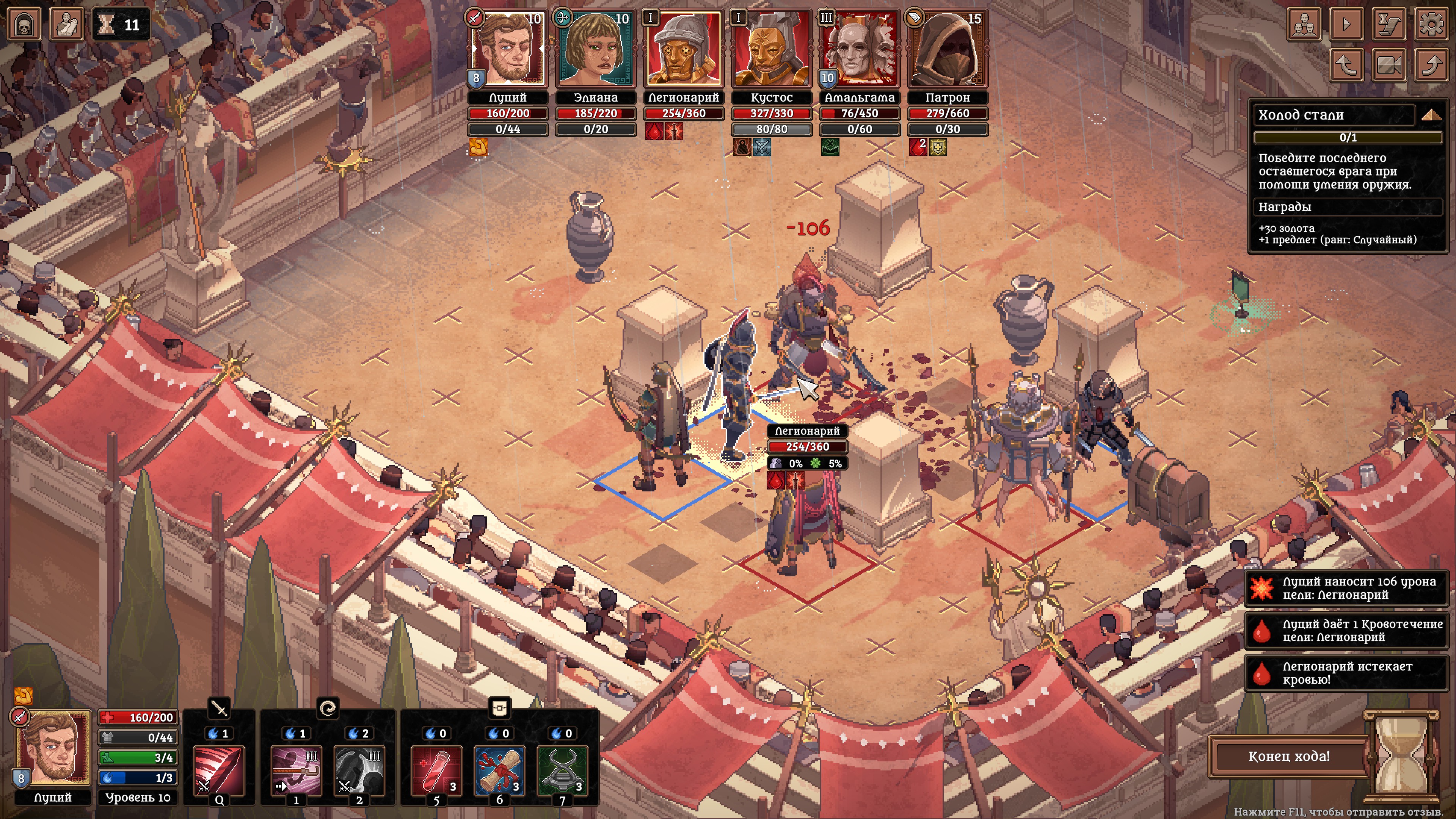The image size is (1456, 819).
Task: Open the toga figure with scroll button
Action: click(67, 24)
